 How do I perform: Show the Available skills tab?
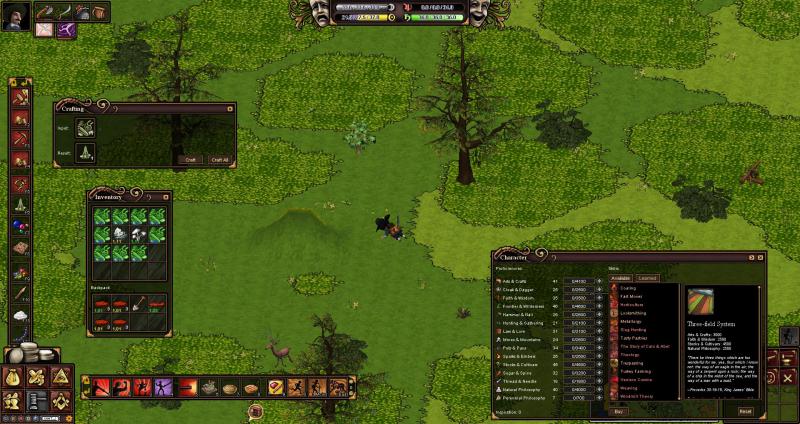tap(622, 277)
